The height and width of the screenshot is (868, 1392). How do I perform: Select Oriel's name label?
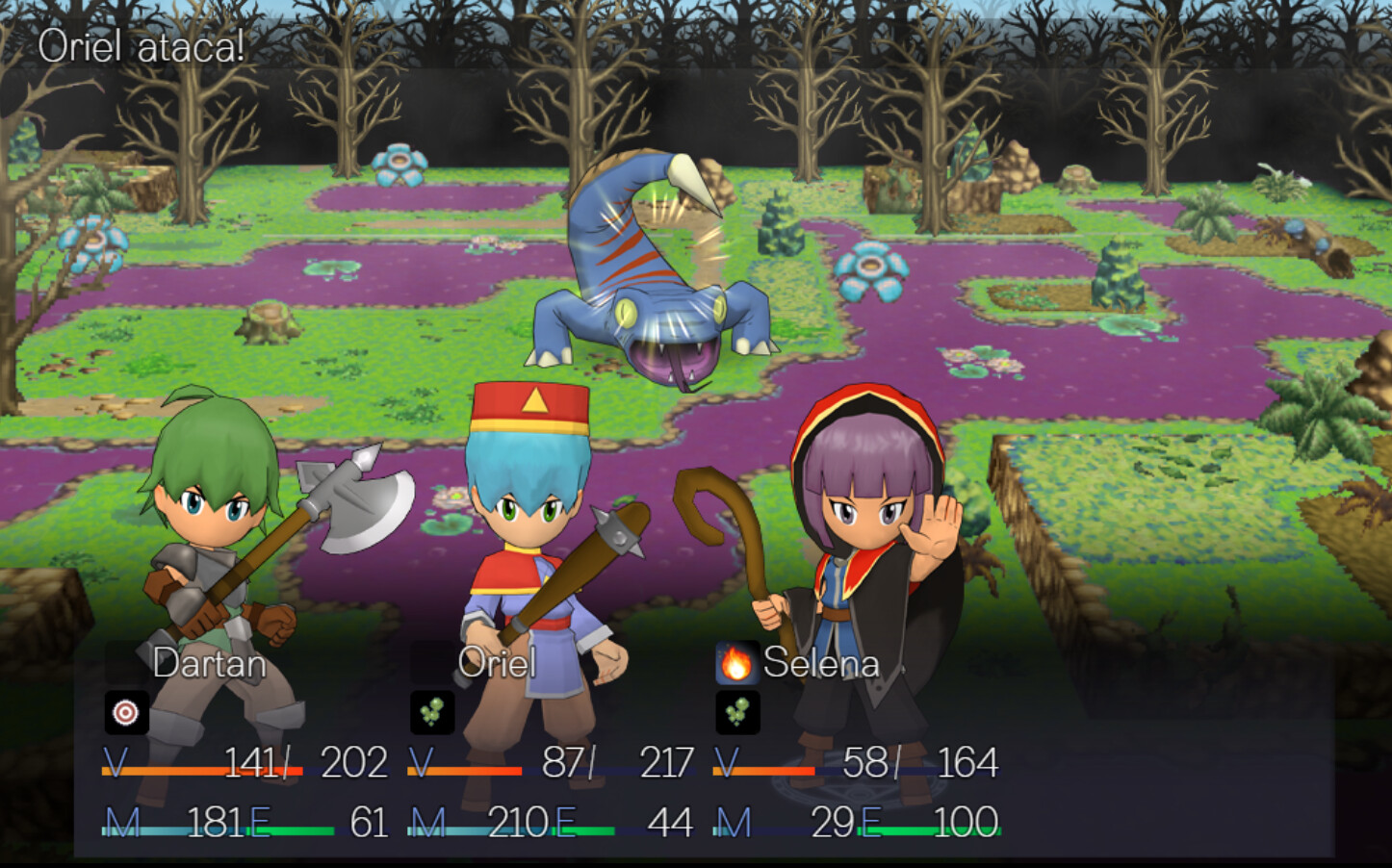500,663
